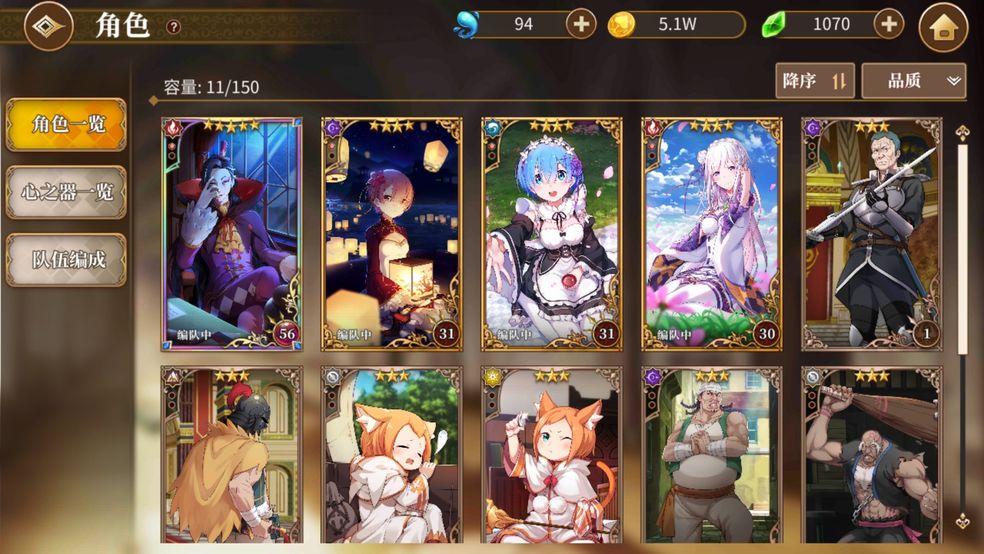
Task: Pick the level 1 Wilhelm swordsman card
Action: 872,234
